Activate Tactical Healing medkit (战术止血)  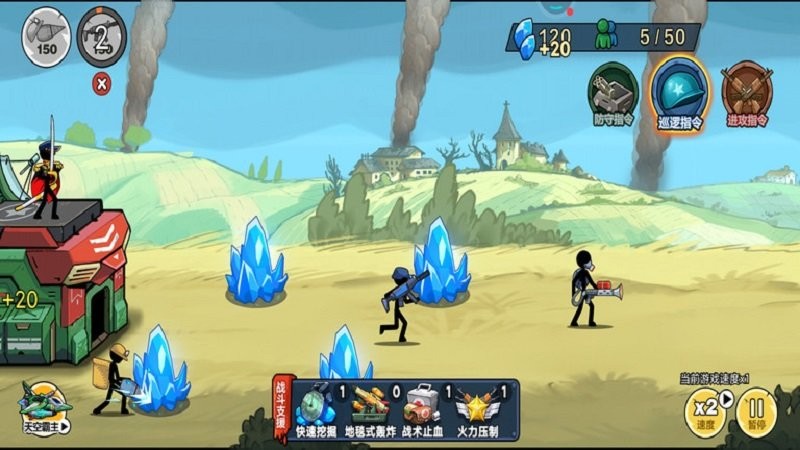coord(422,408)
